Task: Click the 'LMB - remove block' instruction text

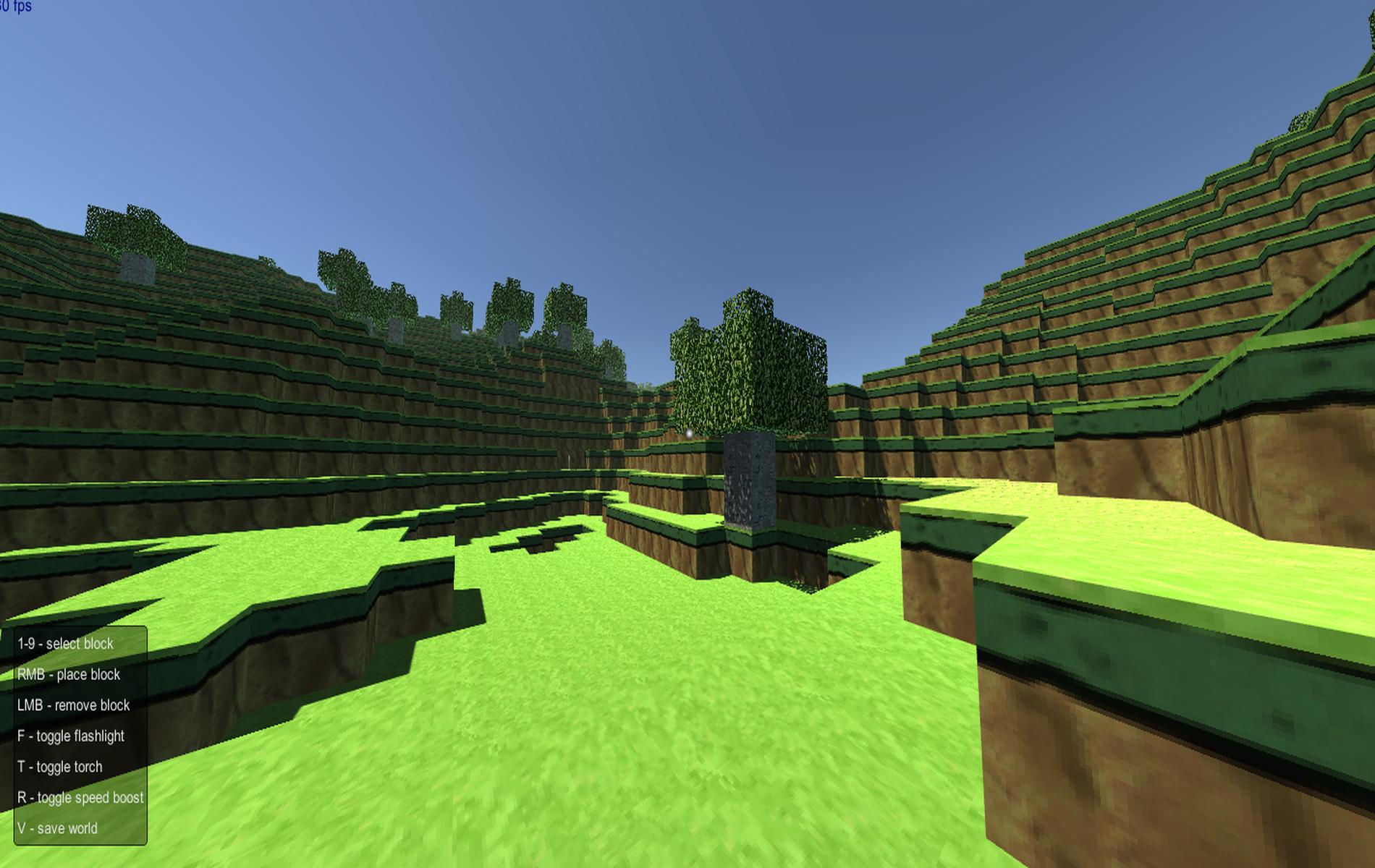Action: pos(73,705)
